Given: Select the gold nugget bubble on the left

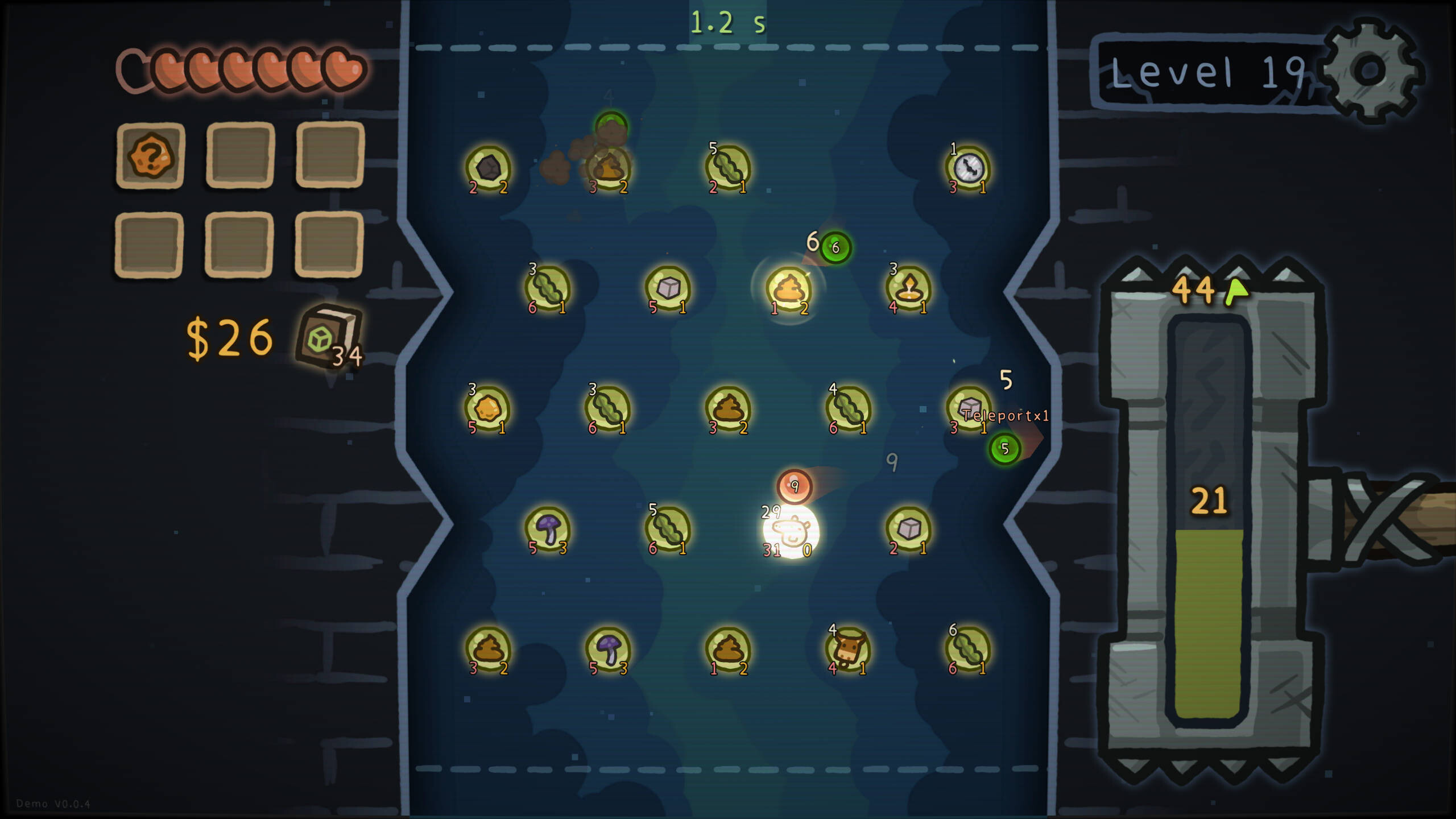Looking at the screenshot, I should [486, 409].
